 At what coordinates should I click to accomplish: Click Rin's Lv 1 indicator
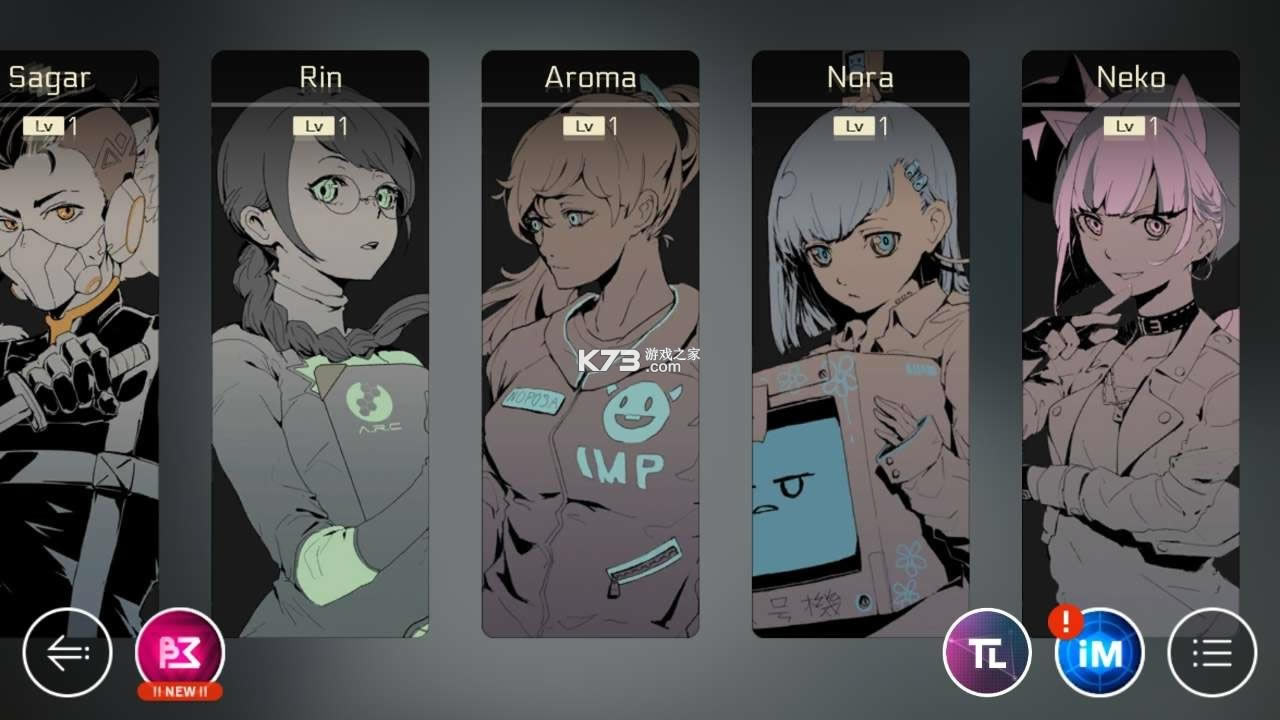pos(319,126)
